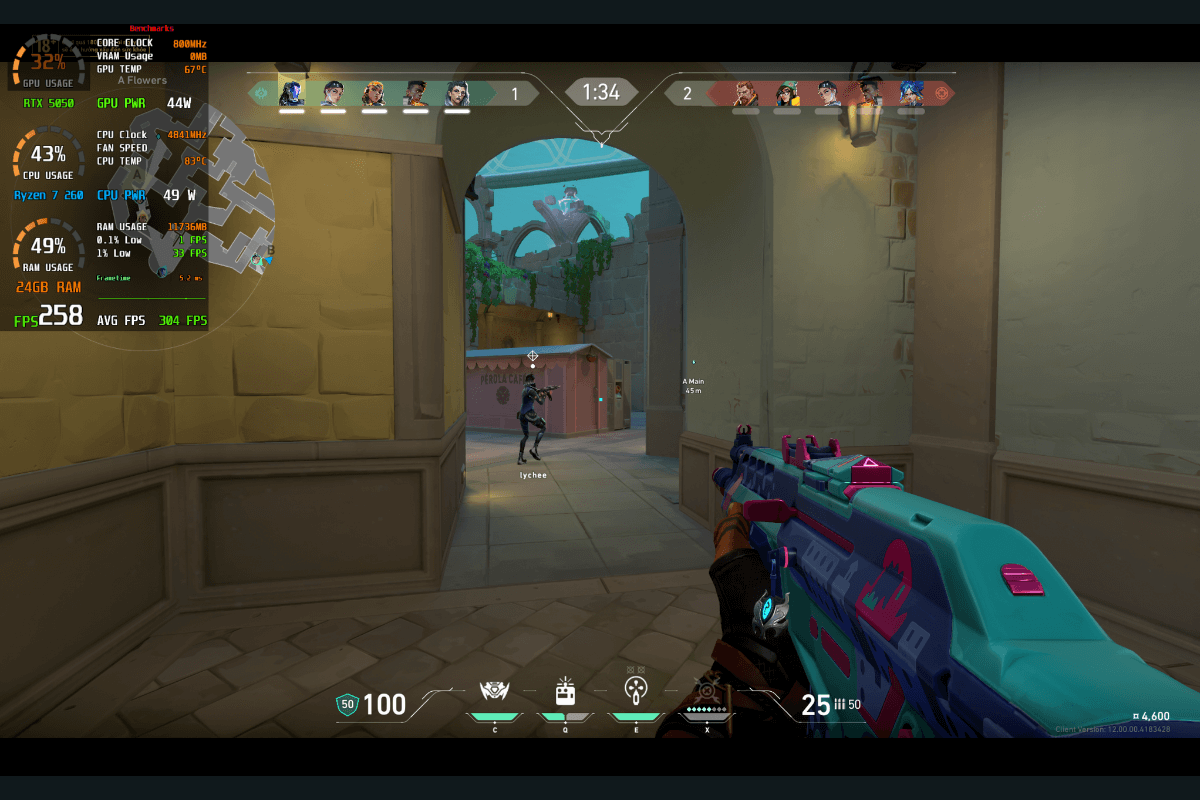Click the teal attacker team emblem
This screenshot has width=1200, height=800.
262,93
